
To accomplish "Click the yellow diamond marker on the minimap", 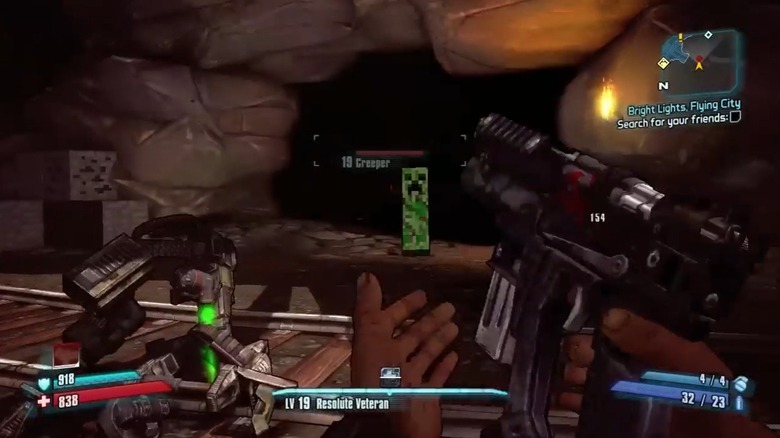I will click(662, 62).
